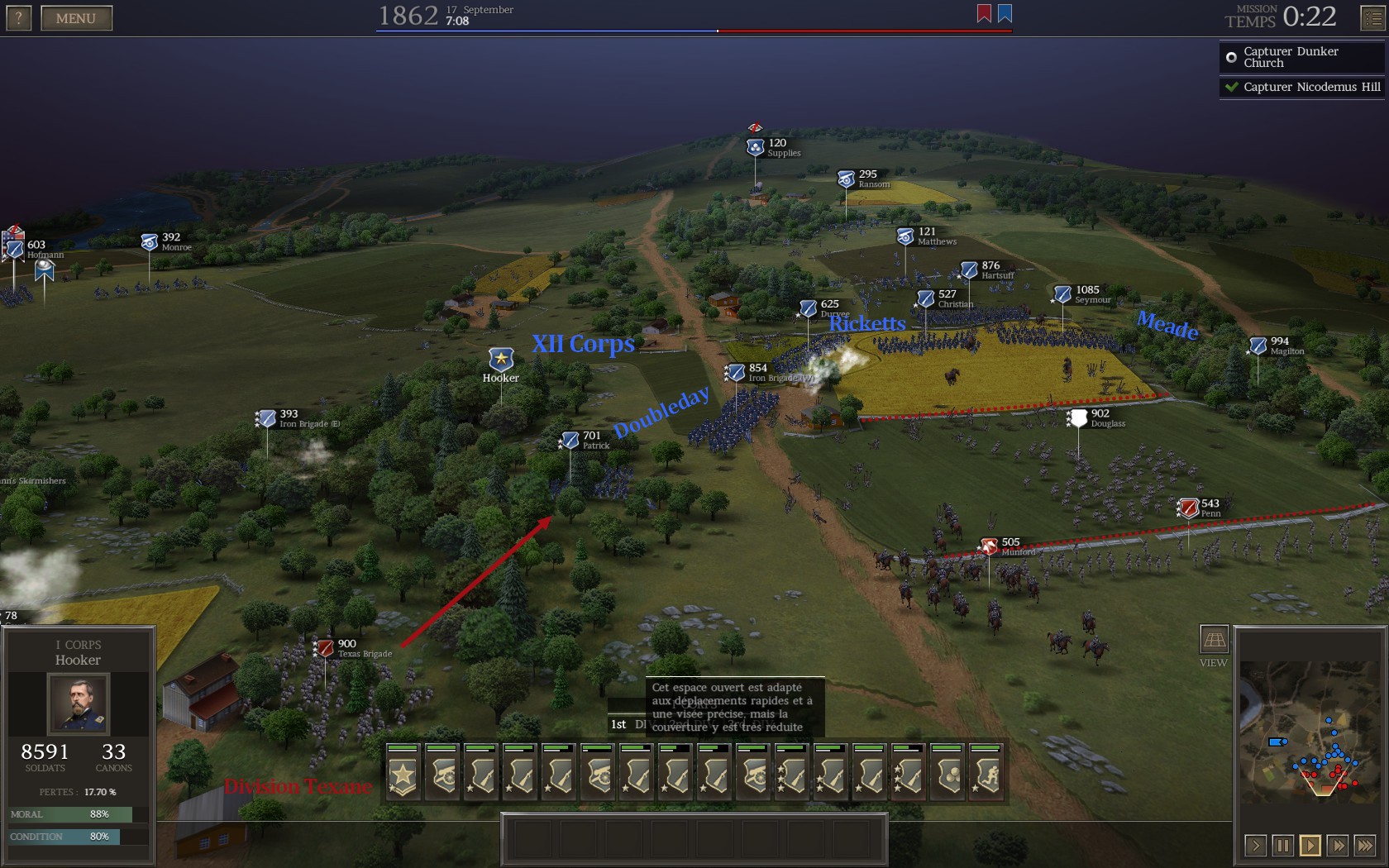Switch to the 1st division tab
The image size is (1389, 868).
[x=618, y=724]
